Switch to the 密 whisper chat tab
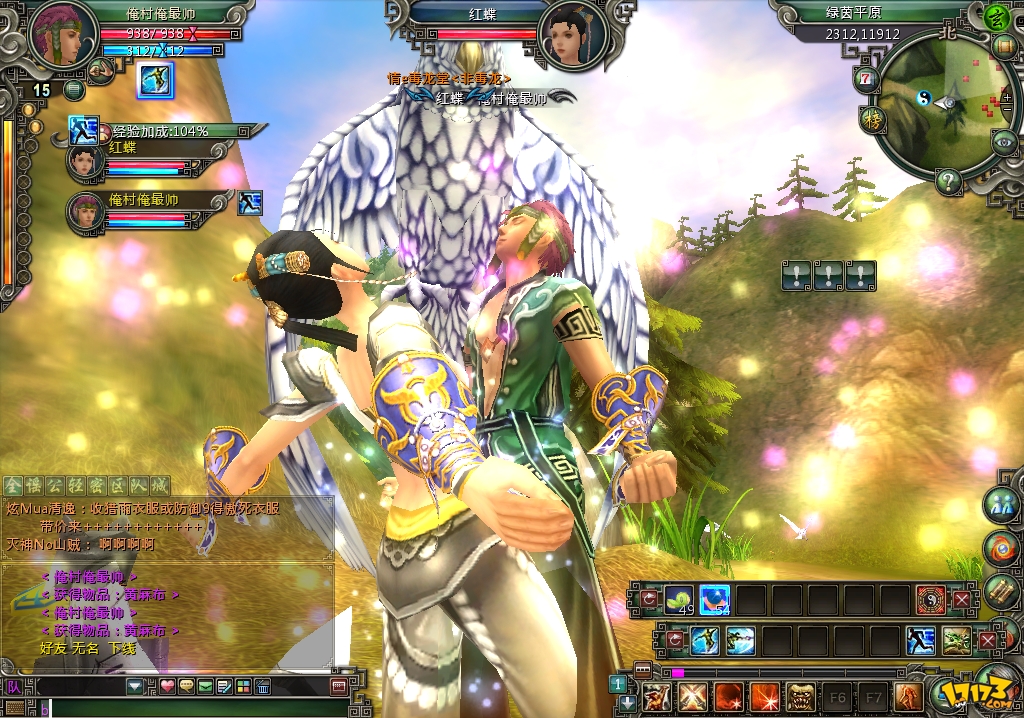 click(99, 486)
